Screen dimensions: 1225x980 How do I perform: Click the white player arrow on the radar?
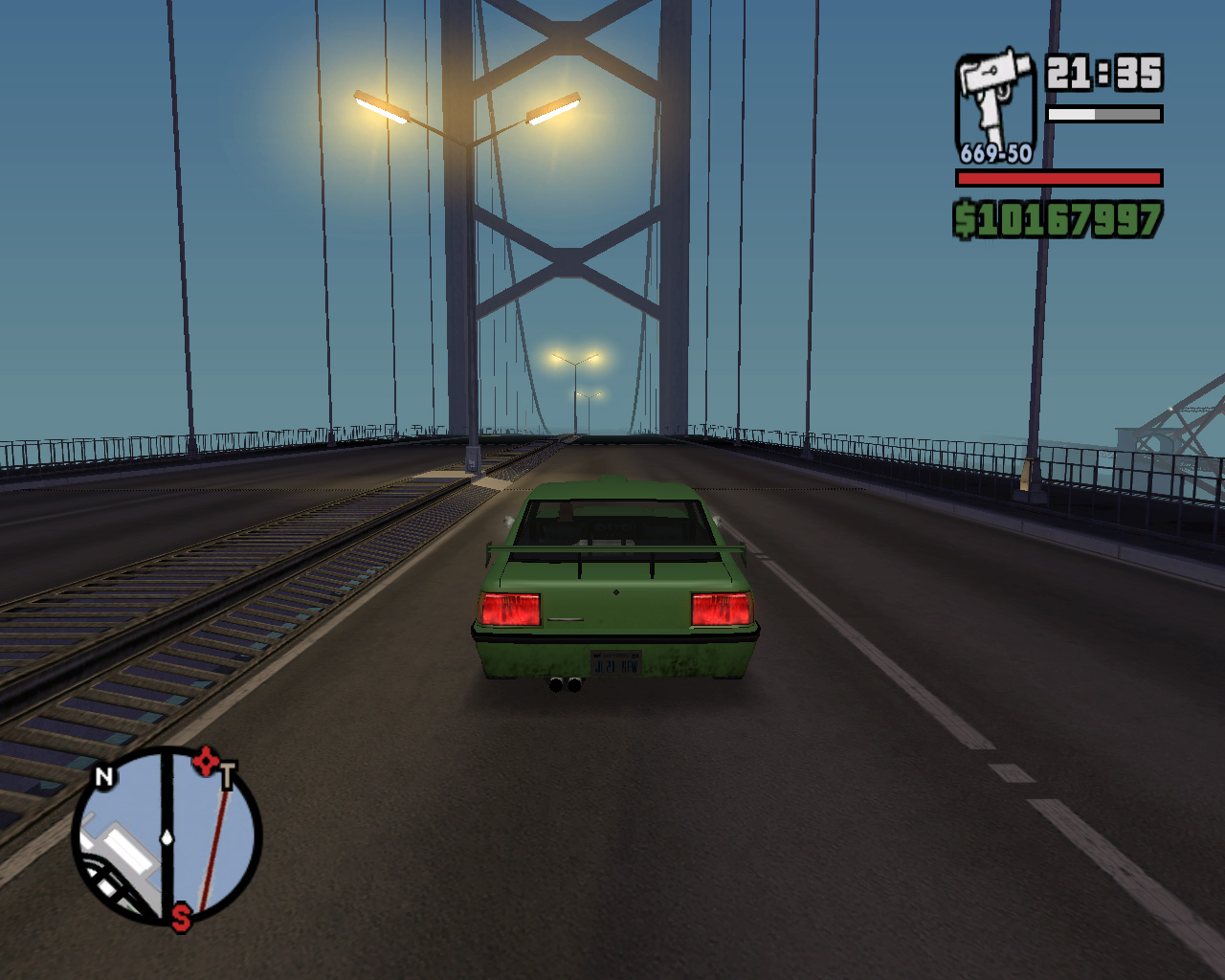coord(167,838)
